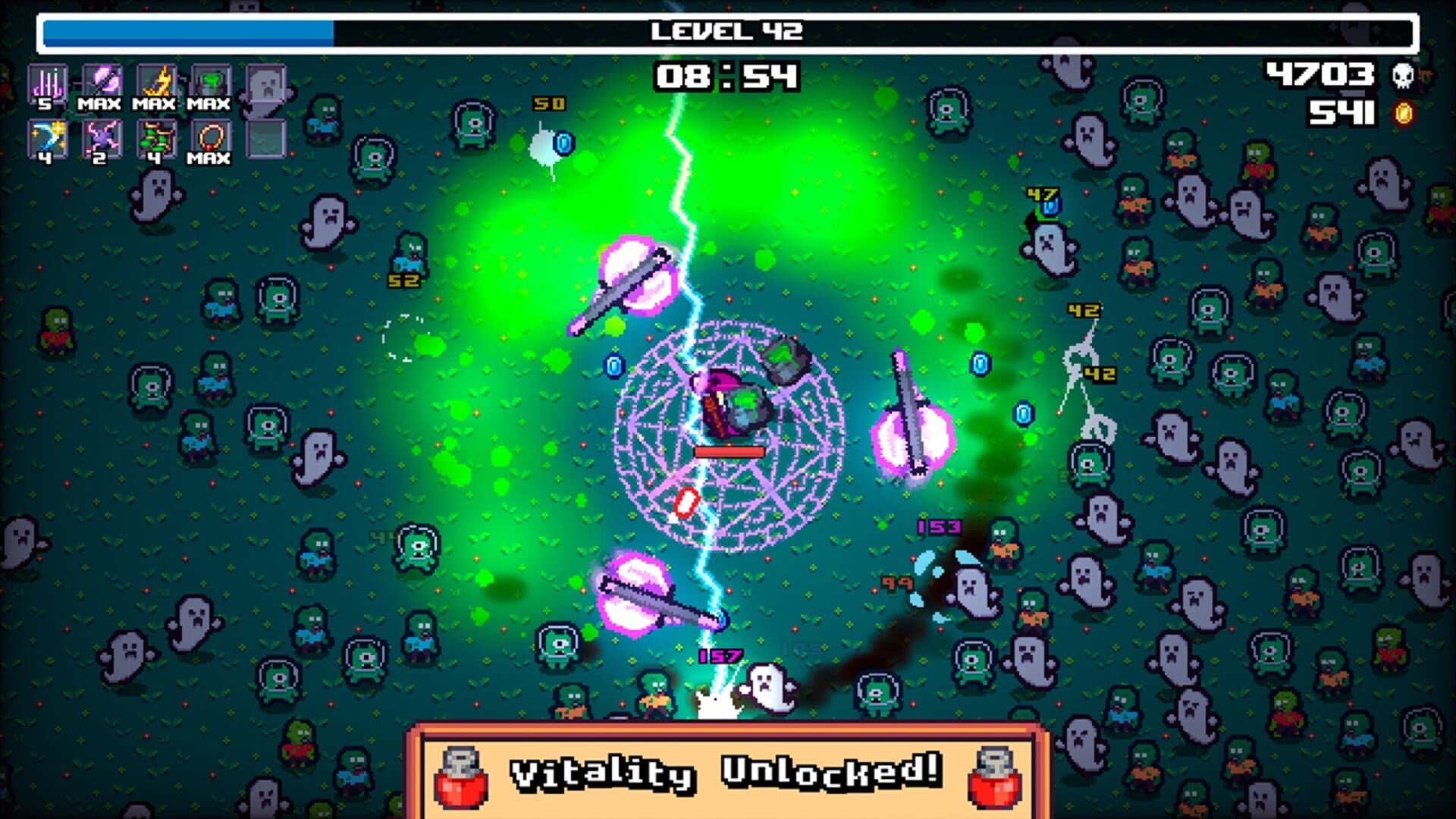
Task: Open the LEVEL 42 header bar
Action: 726,30
